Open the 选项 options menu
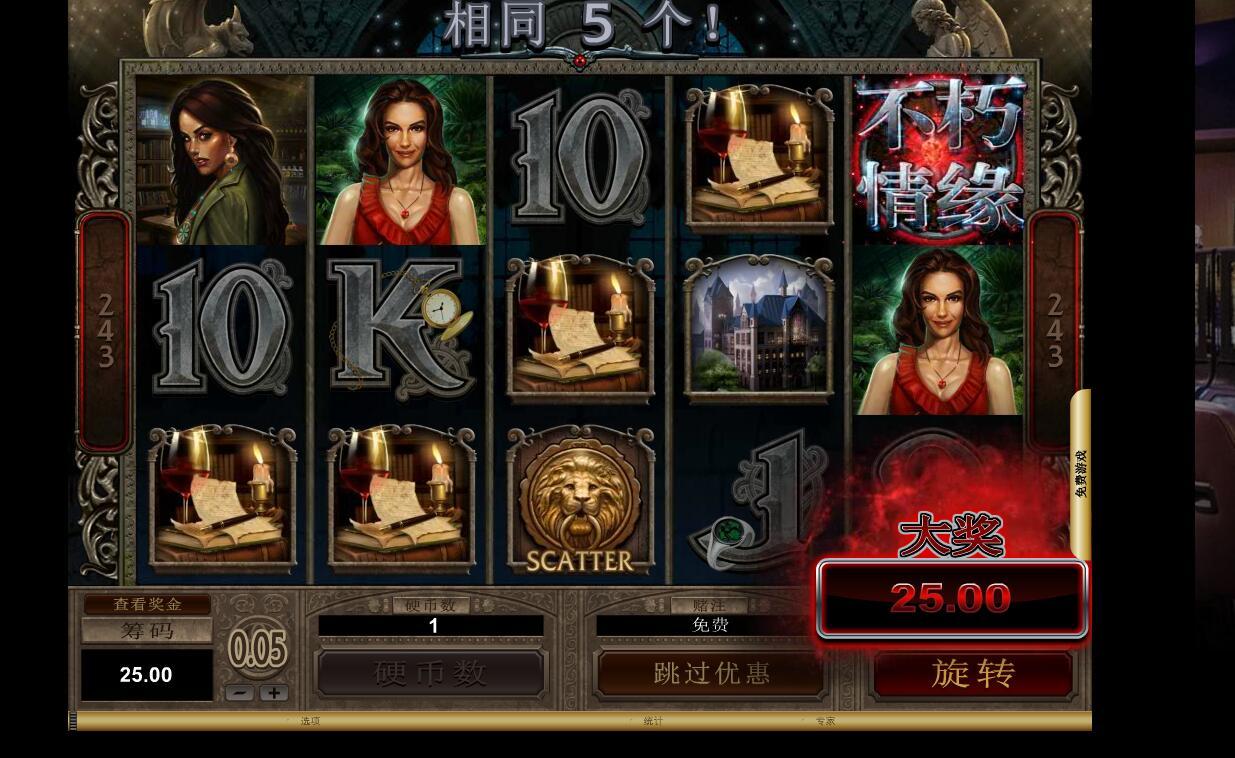1235x758 pixels. point(310,721)
